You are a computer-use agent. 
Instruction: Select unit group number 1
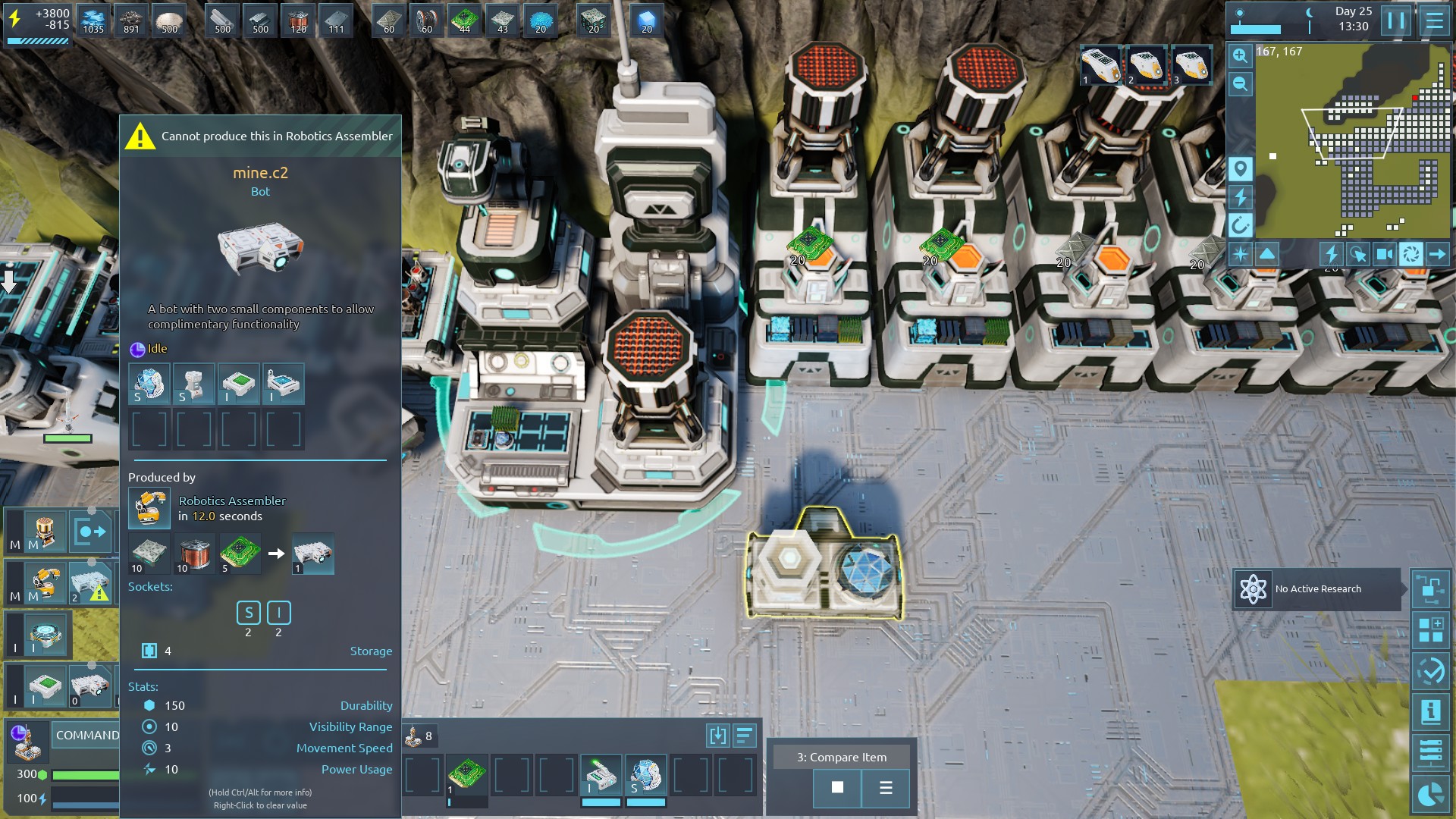coord(1100,65)
